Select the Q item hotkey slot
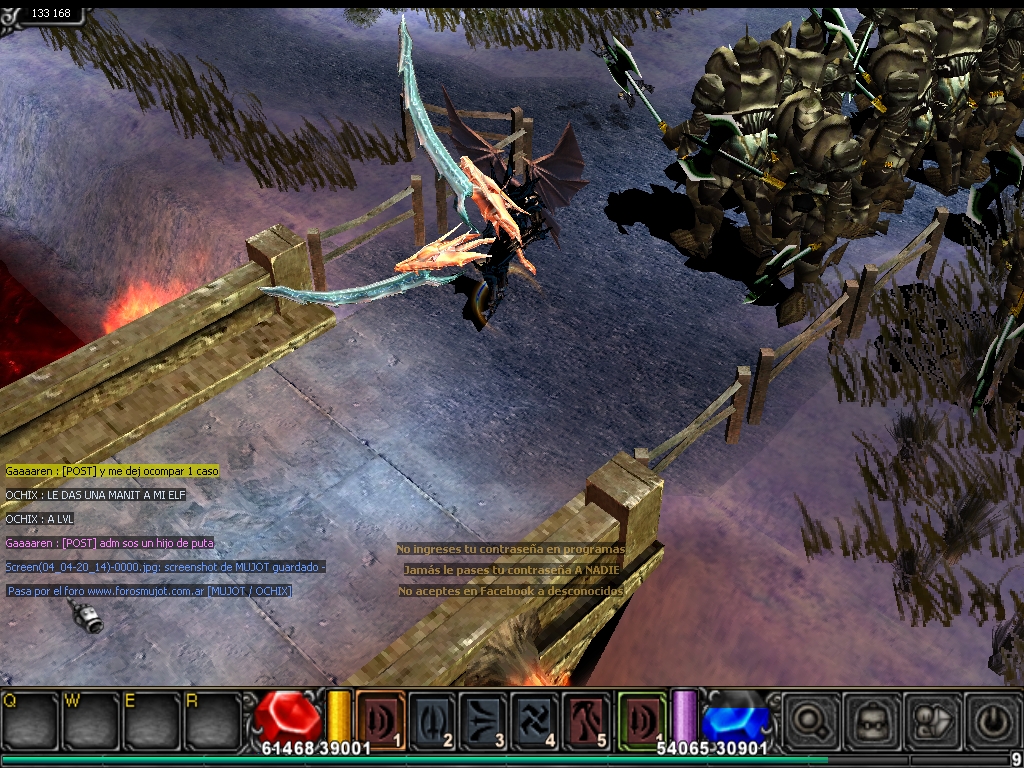The width and height of the screenshot is (1024, 768). pyautogui.click(x=31, y=719)
